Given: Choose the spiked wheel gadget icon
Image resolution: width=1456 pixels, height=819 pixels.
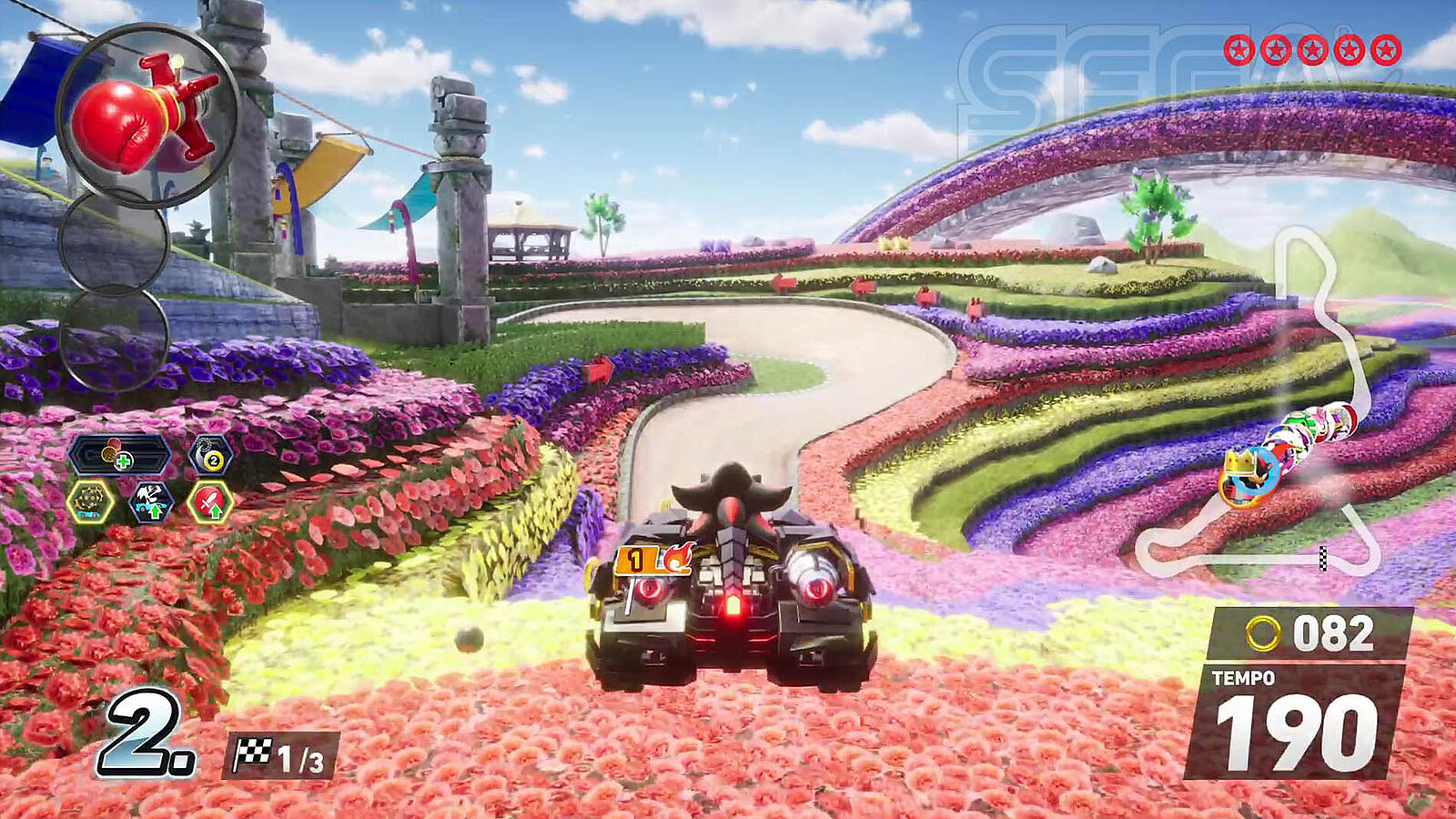Looking at the screenshot, I should coord(90,501).
